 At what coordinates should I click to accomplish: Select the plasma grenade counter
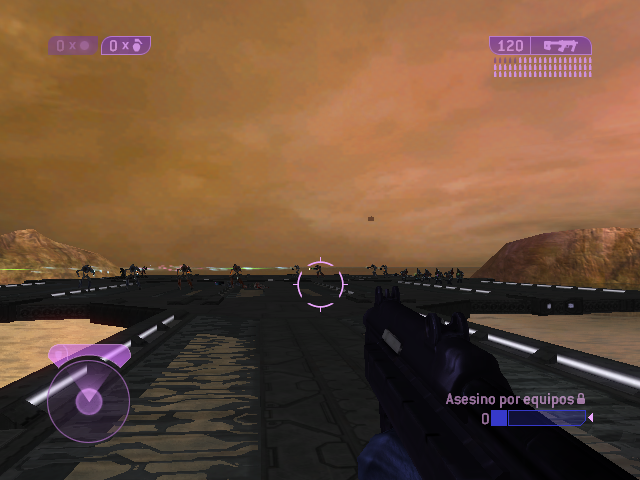[73, 45]
